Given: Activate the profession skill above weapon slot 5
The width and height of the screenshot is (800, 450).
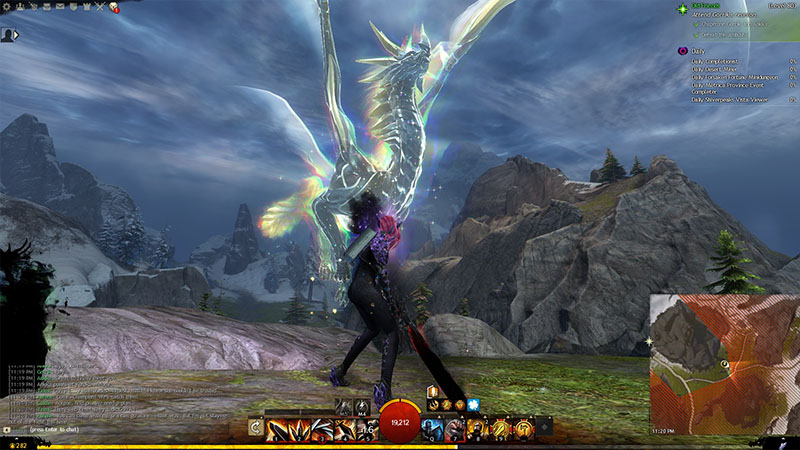Looking at the screenshot, I should pos(362,406).
